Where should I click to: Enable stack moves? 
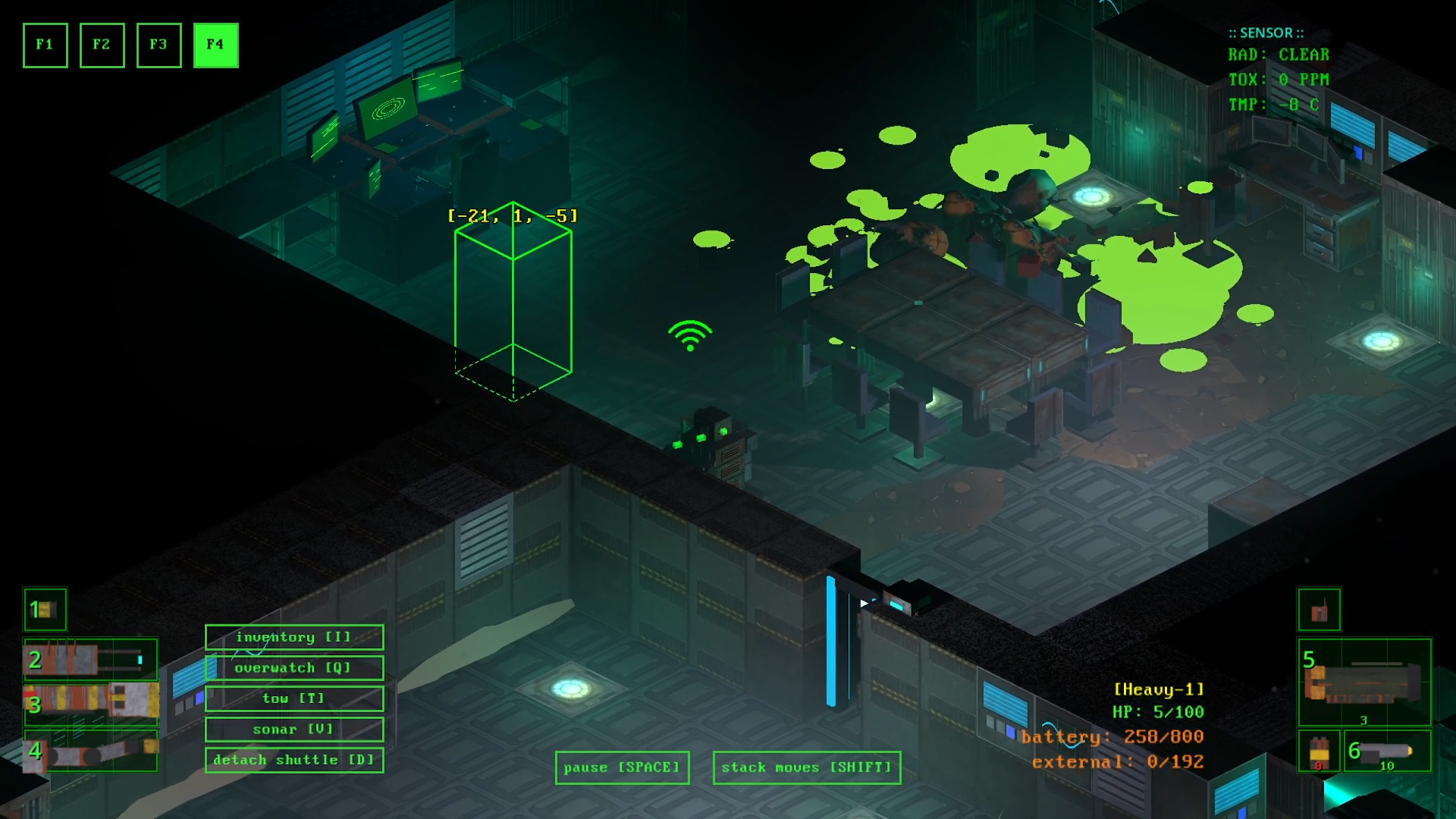click(x=806, y=767)
